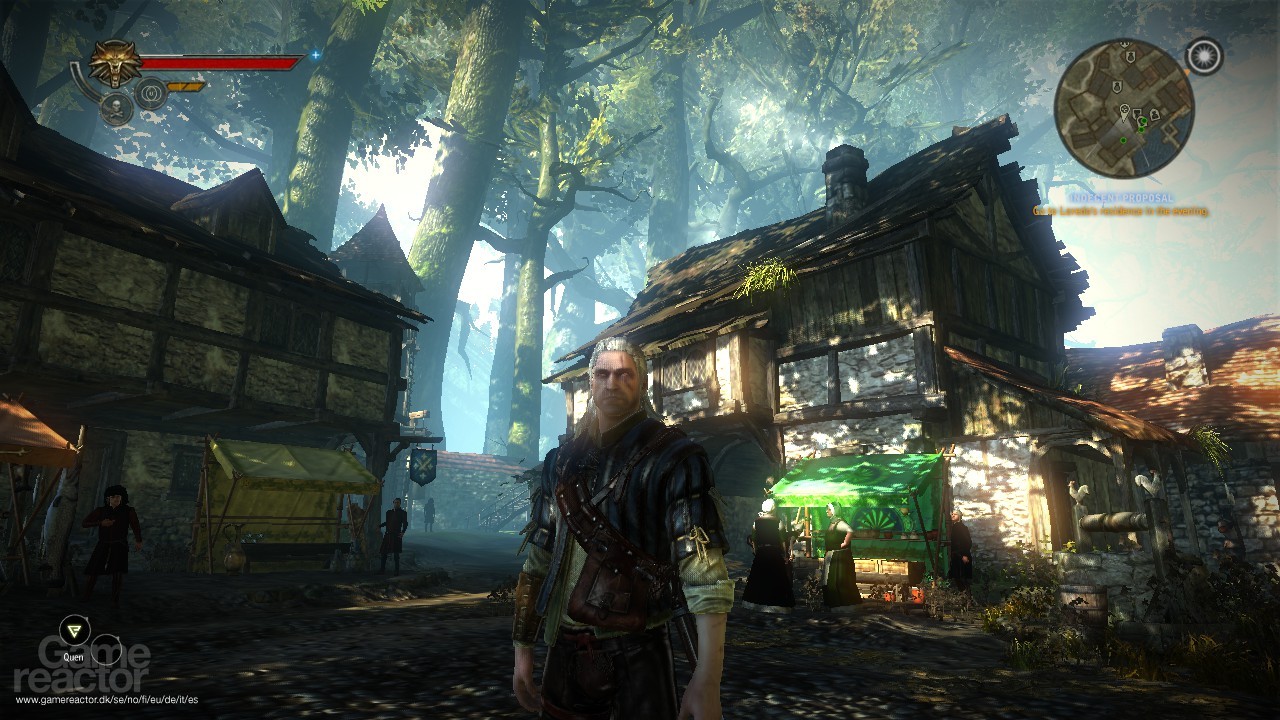
Task: Toggle the empty sign slot circle below Quen
Action: (105, 650)
